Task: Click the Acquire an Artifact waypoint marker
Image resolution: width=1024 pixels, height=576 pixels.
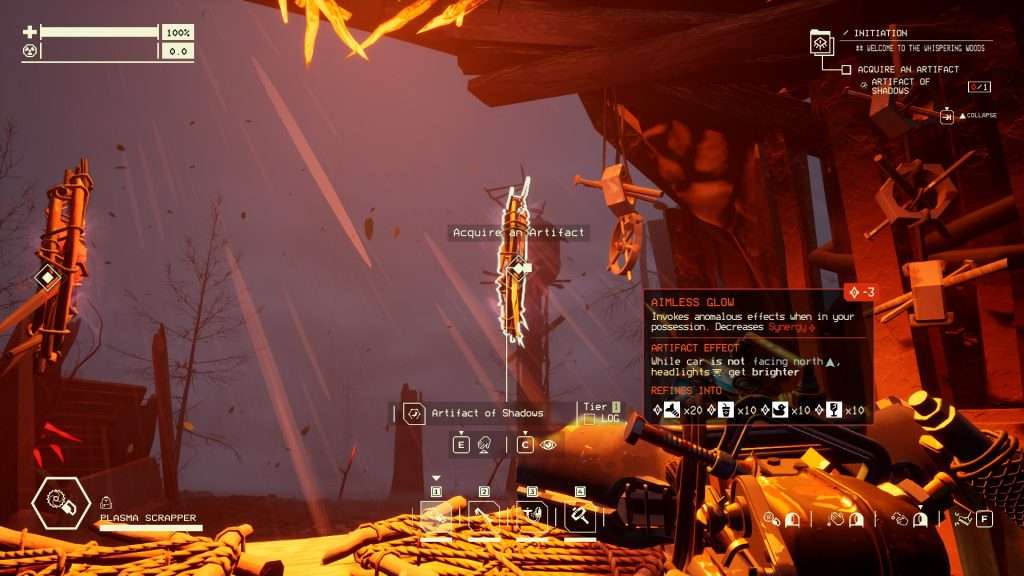Action: [518, 267]
